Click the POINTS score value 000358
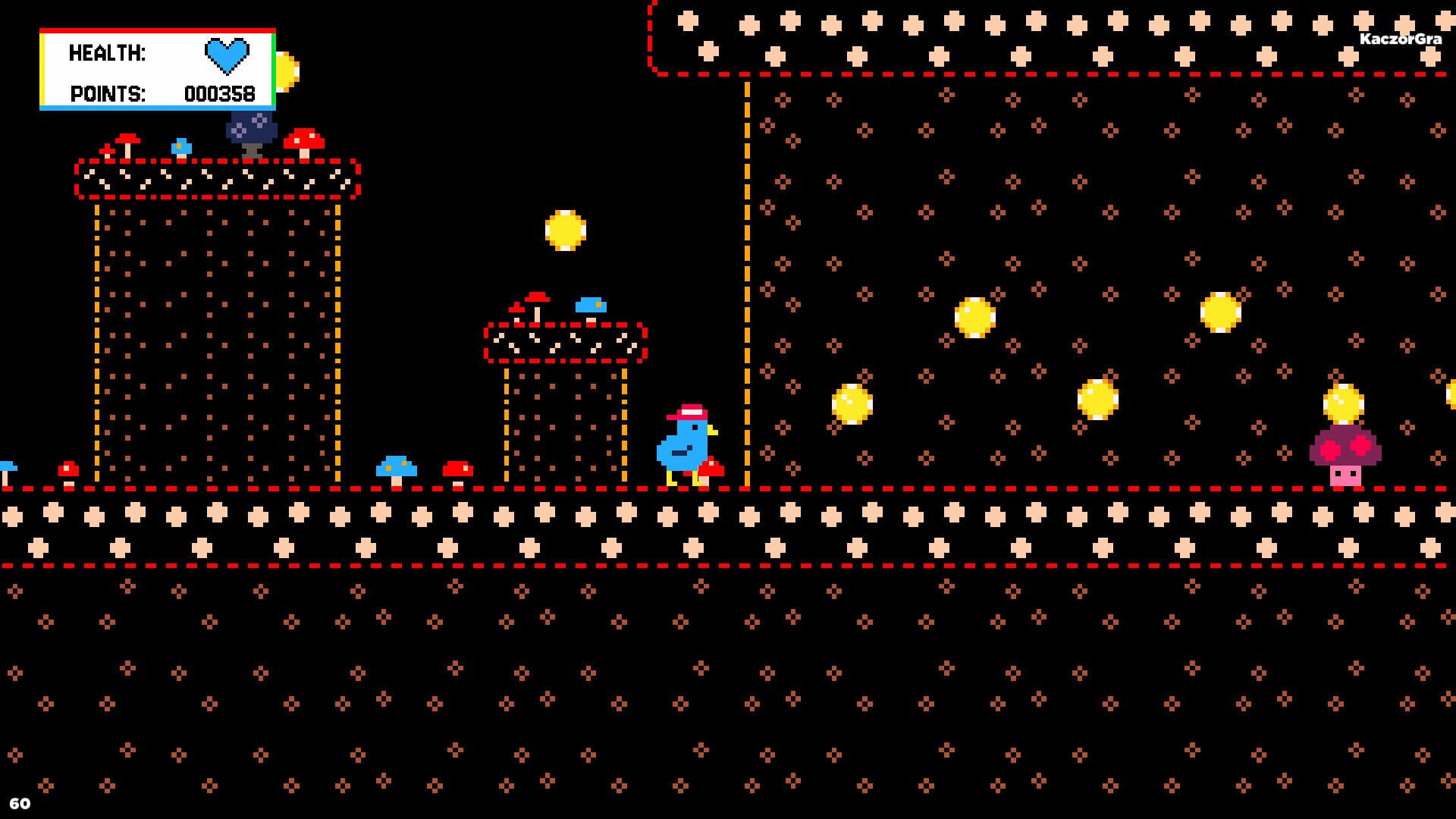1456x819 pixels. point(219,96)
